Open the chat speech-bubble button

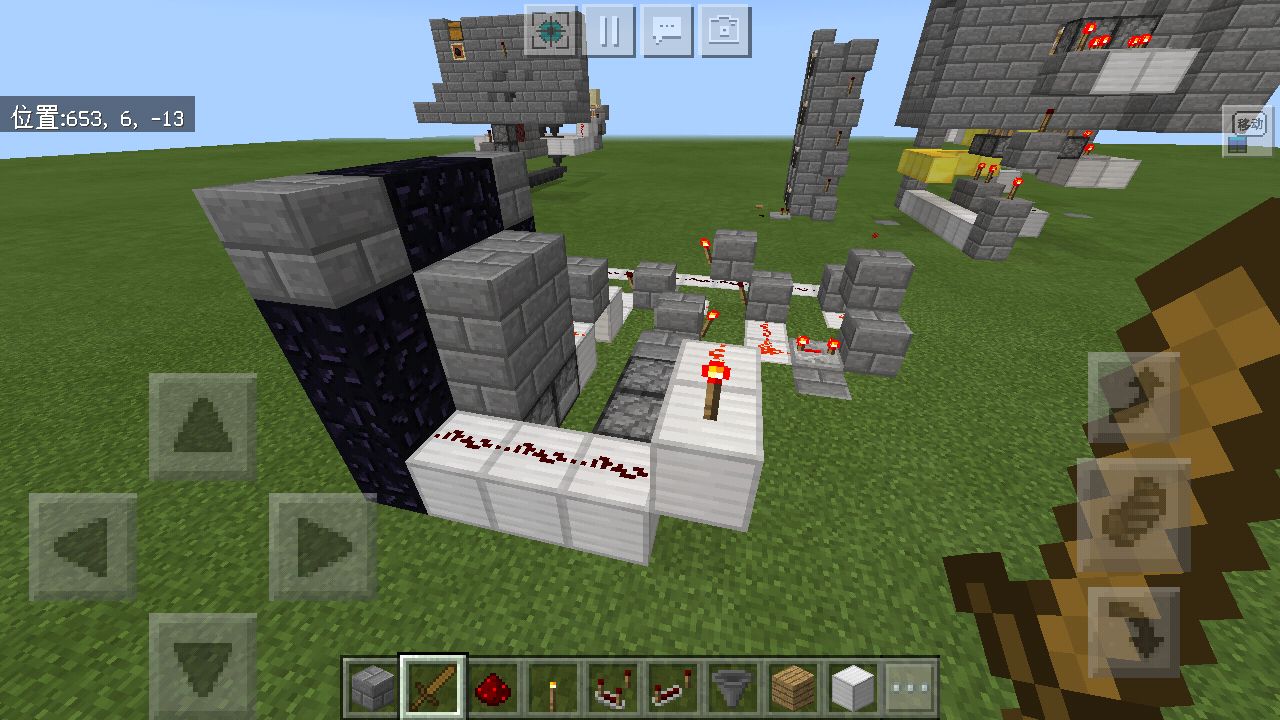click(x=667, y=31)
